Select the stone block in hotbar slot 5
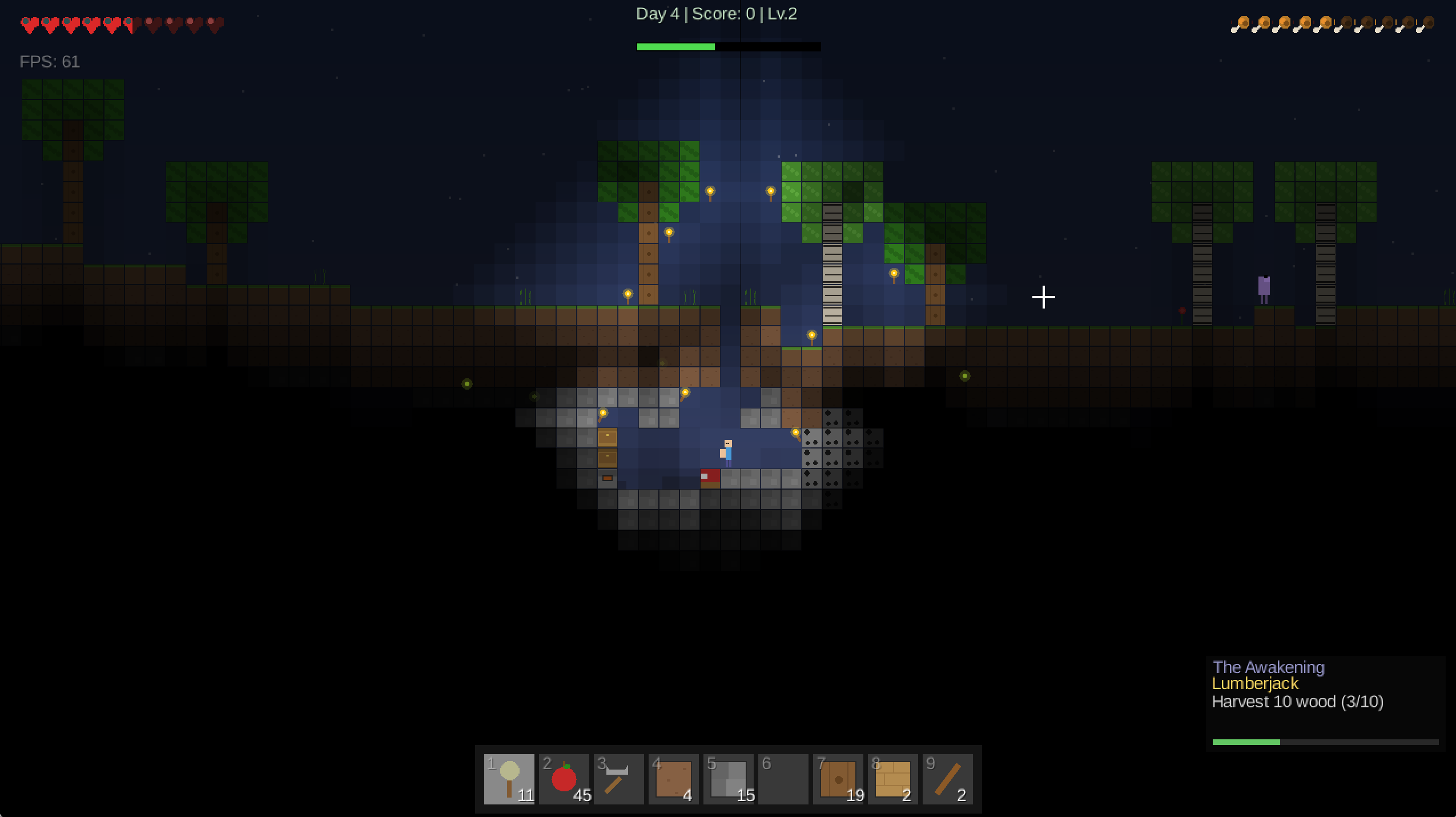Image resolution: width=1456 pixels, height=817 pixels. [727, 779]
